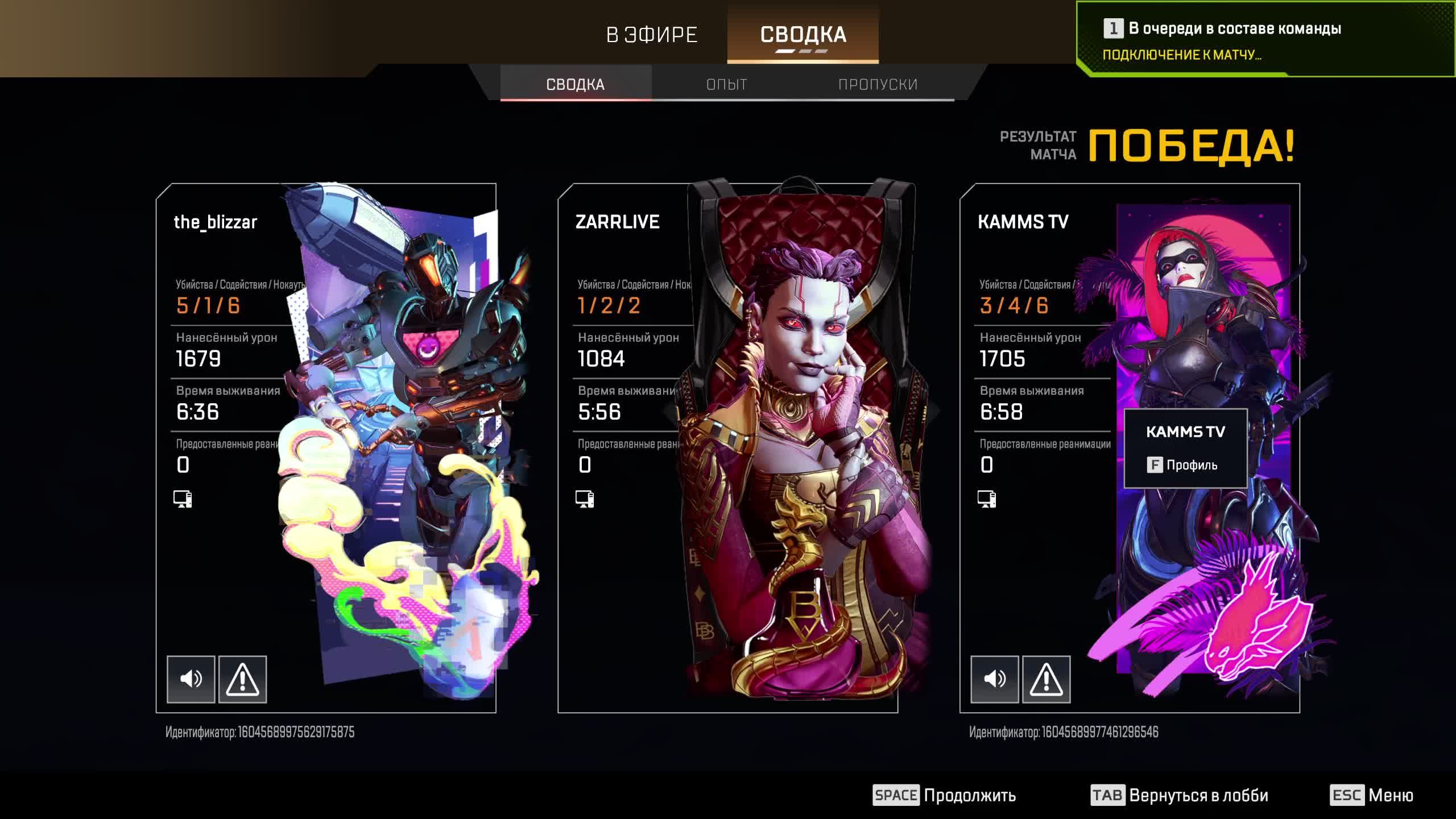The height and width of the screenshot is (819, 1456).
Task: Report player KAMMS TV via warning icon
Action: (1048, 678)
